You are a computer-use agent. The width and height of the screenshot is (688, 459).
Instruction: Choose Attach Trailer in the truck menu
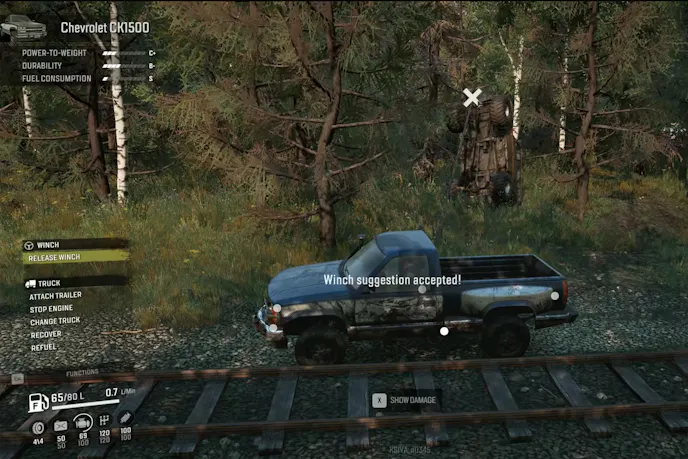(x=56, y=295)
